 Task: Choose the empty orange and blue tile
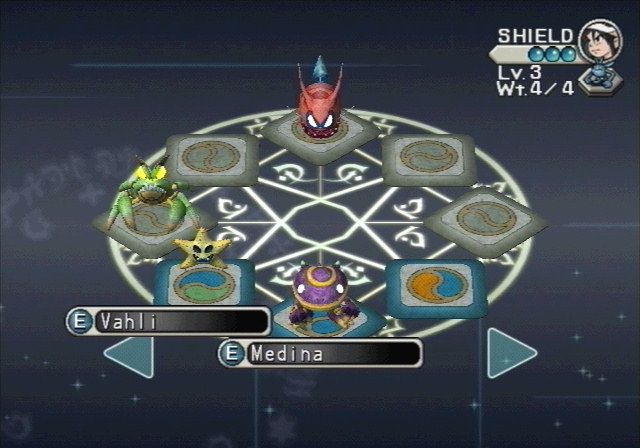point(435,283)
